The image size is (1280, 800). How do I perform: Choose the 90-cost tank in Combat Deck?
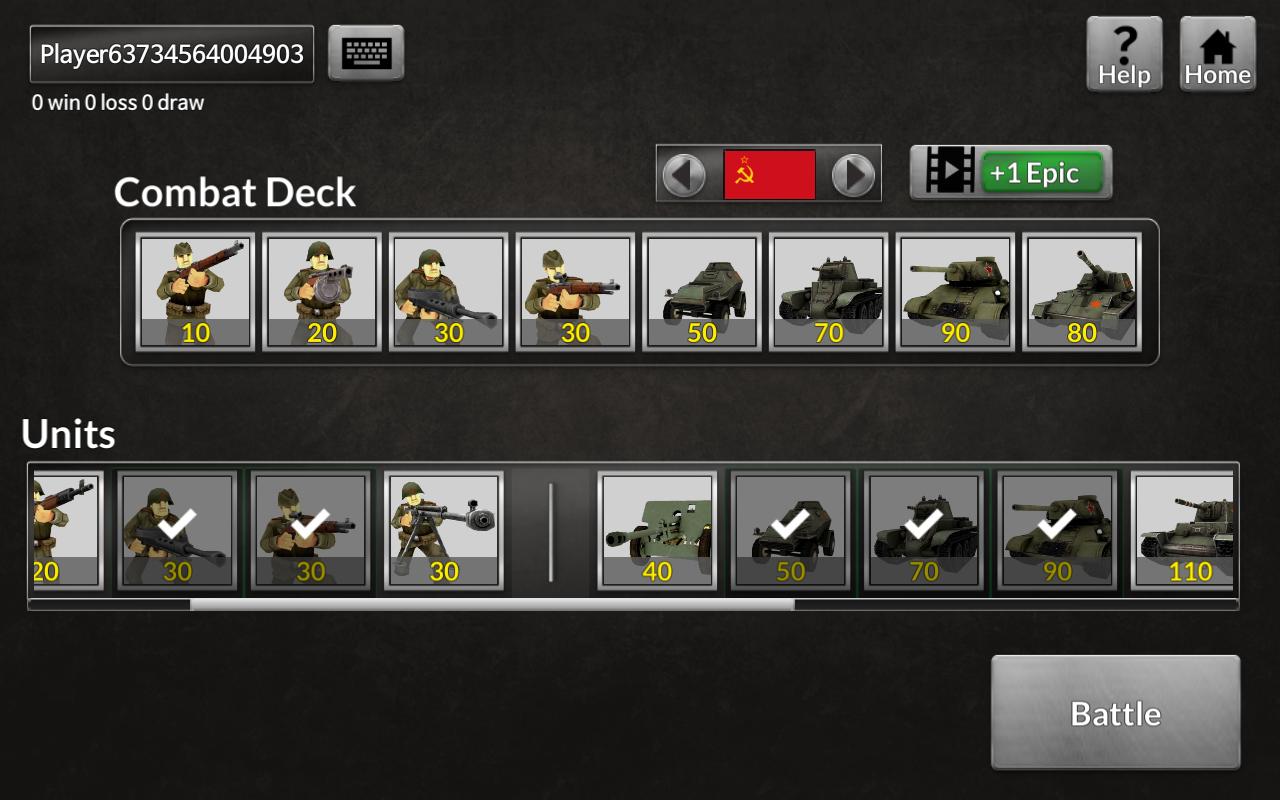955,292
